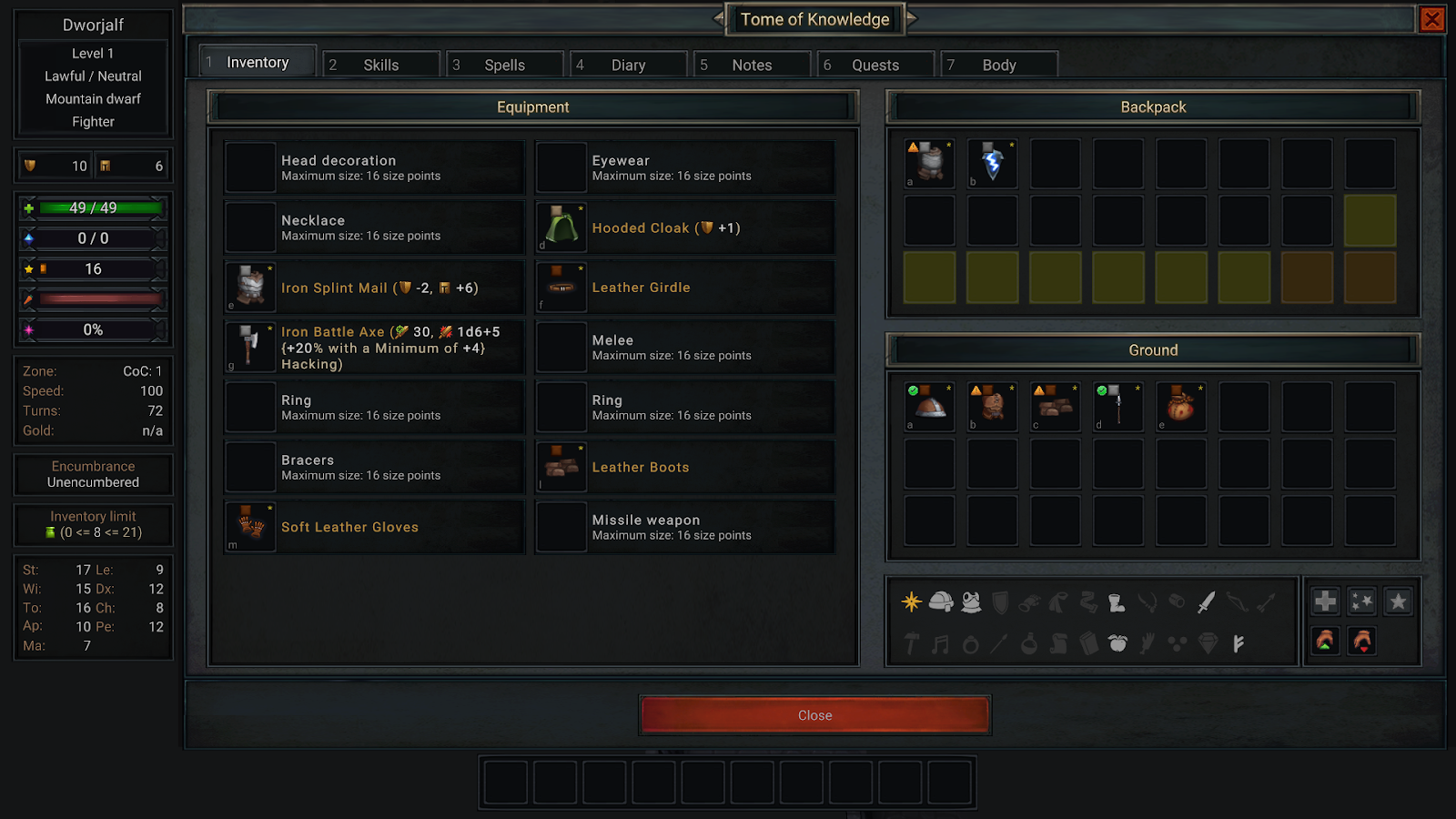
Task: Select the metal helmet on the ground
Action: point(929,407)
